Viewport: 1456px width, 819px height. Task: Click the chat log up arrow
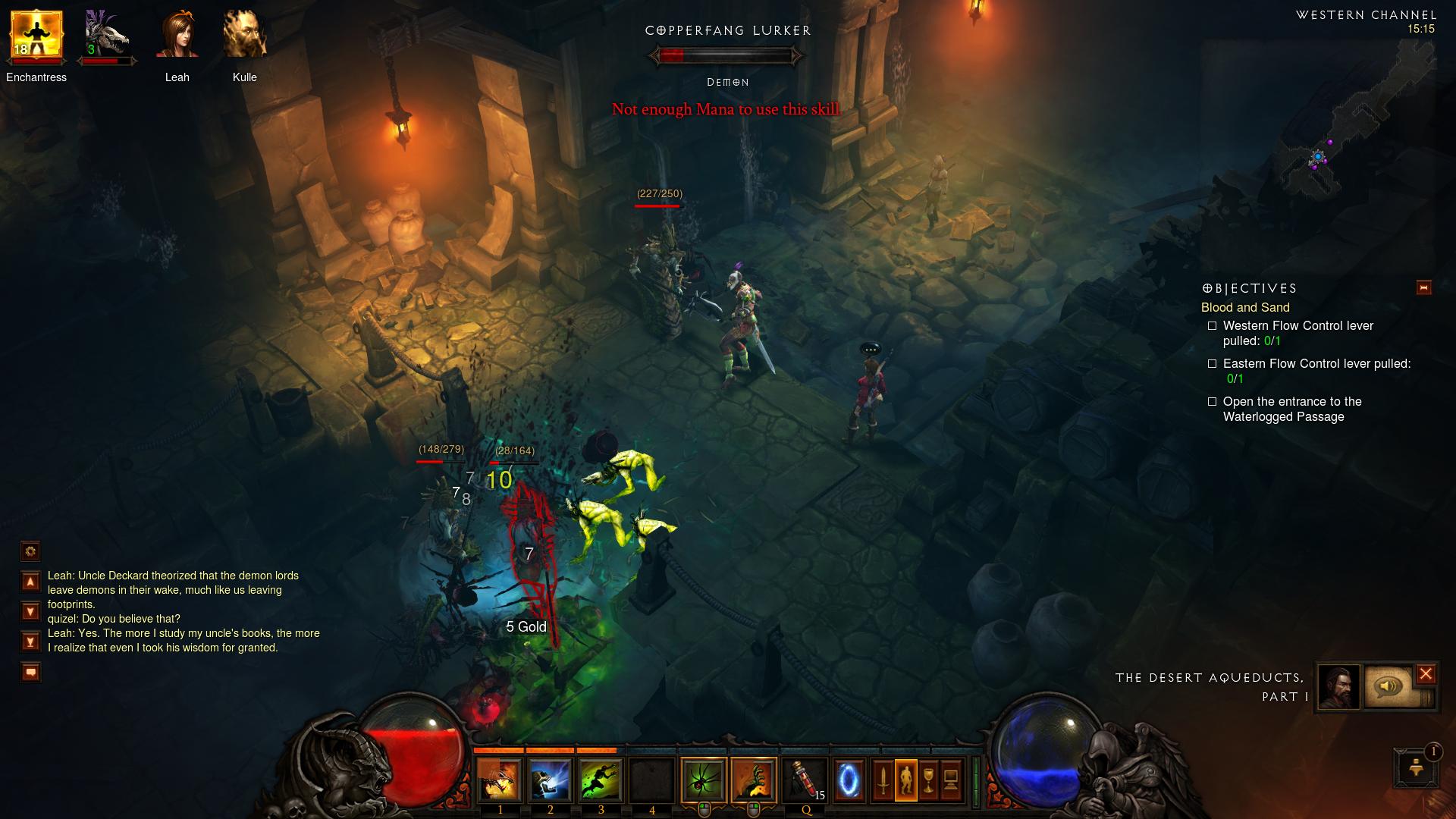pyautogui.click(x=30, y=582)
